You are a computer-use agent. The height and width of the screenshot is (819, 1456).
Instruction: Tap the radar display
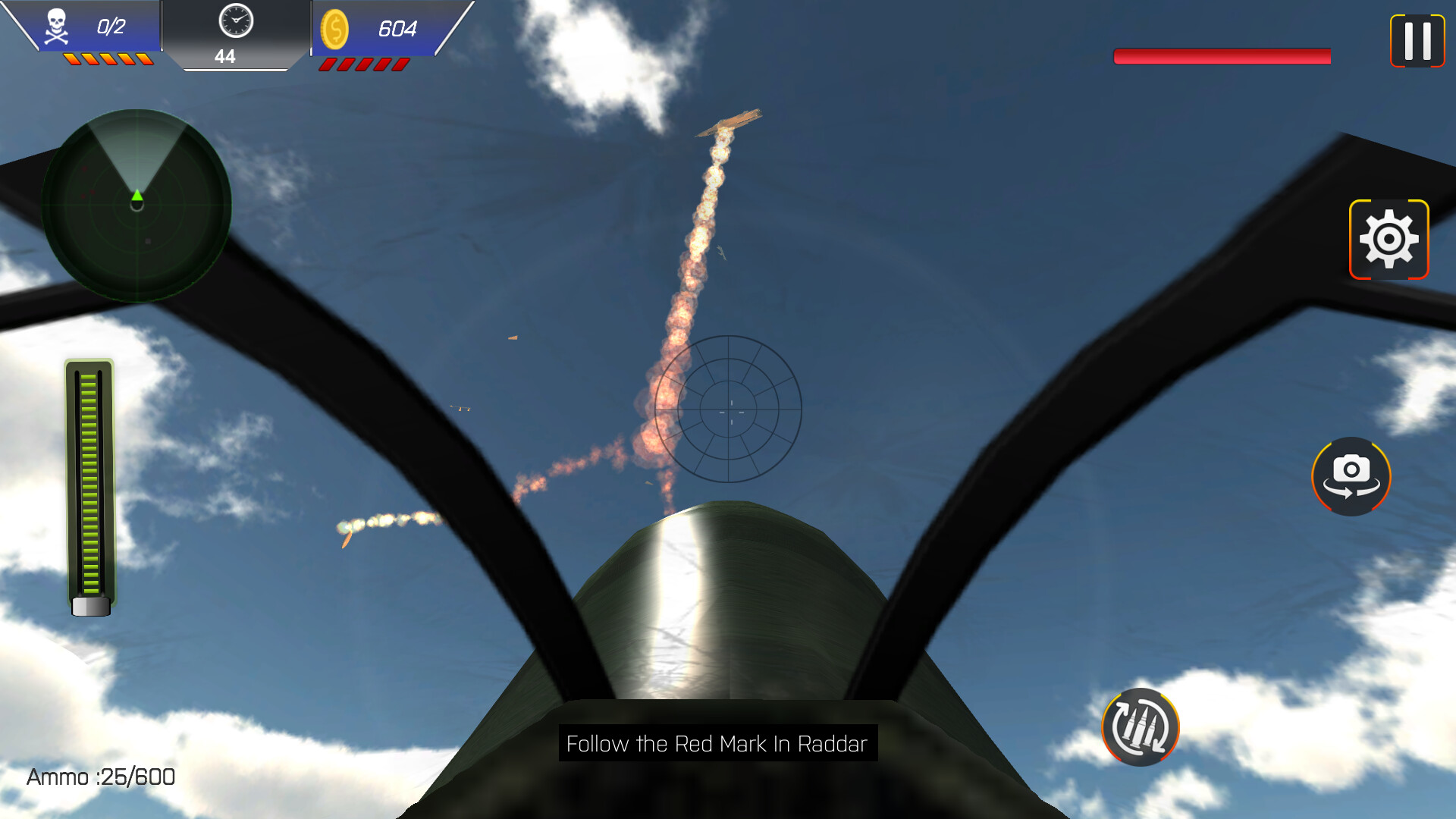coord(137,206)
